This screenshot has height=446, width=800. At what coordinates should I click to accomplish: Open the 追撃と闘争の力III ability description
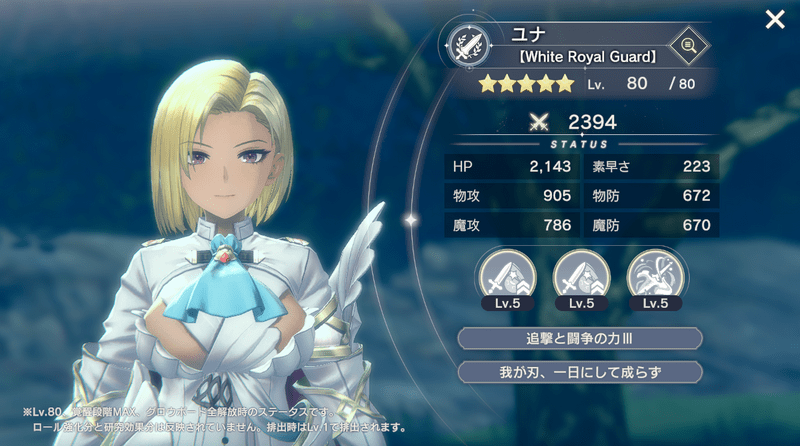coord(579,338)
